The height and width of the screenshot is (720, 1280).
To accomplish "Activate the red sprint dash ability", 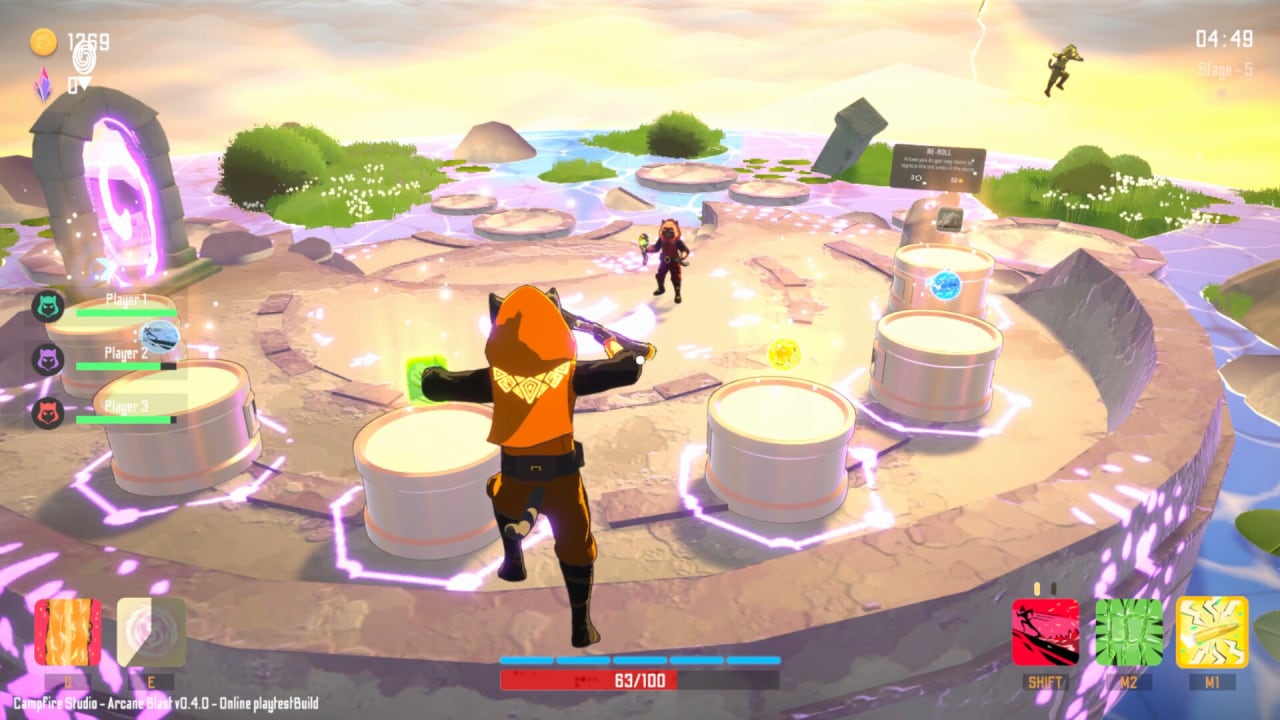I will (1045, 632).
